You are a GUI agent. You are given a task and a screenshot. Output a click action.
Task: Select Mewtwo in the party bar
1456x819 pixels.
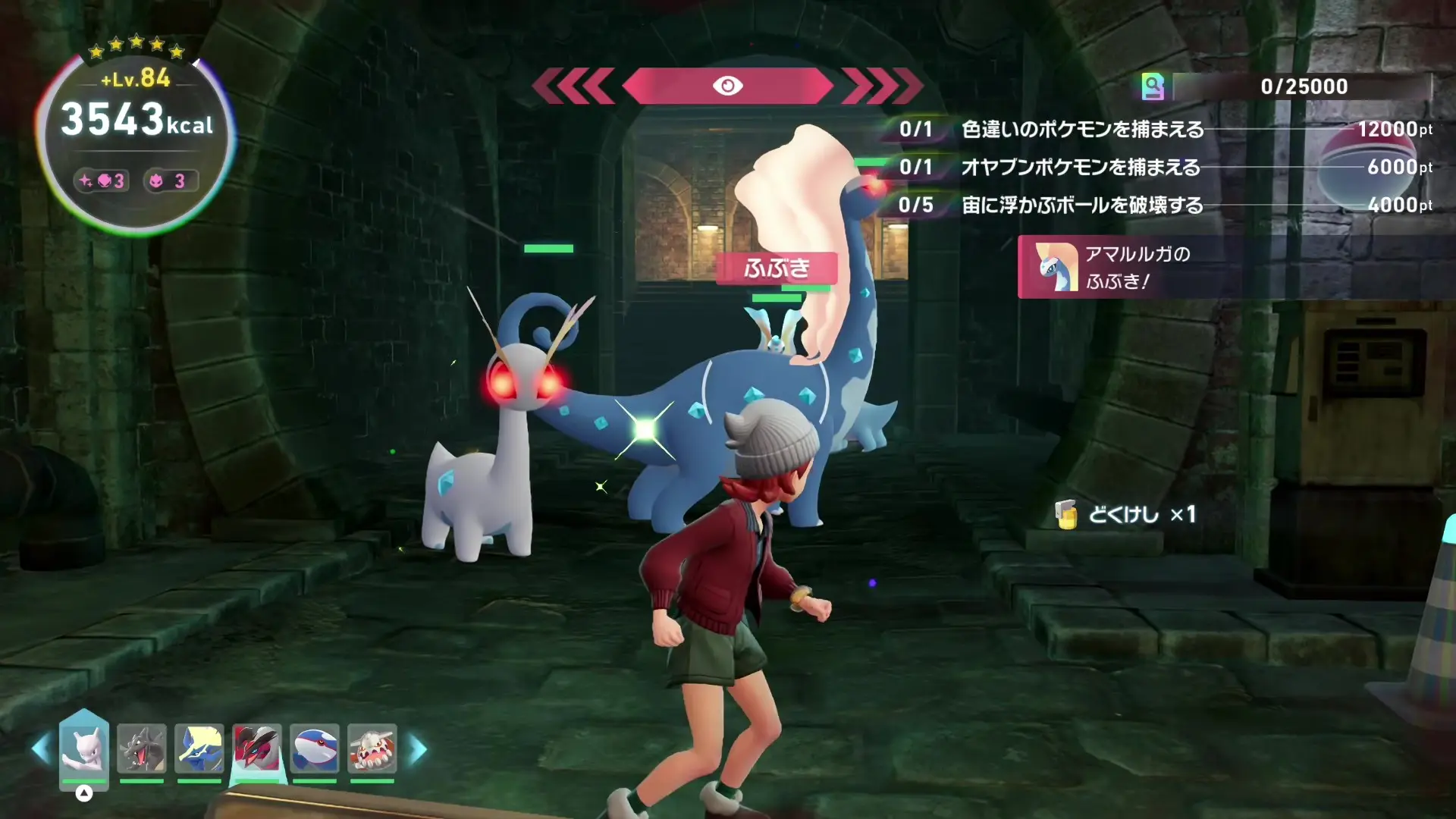tap(84, 747)
